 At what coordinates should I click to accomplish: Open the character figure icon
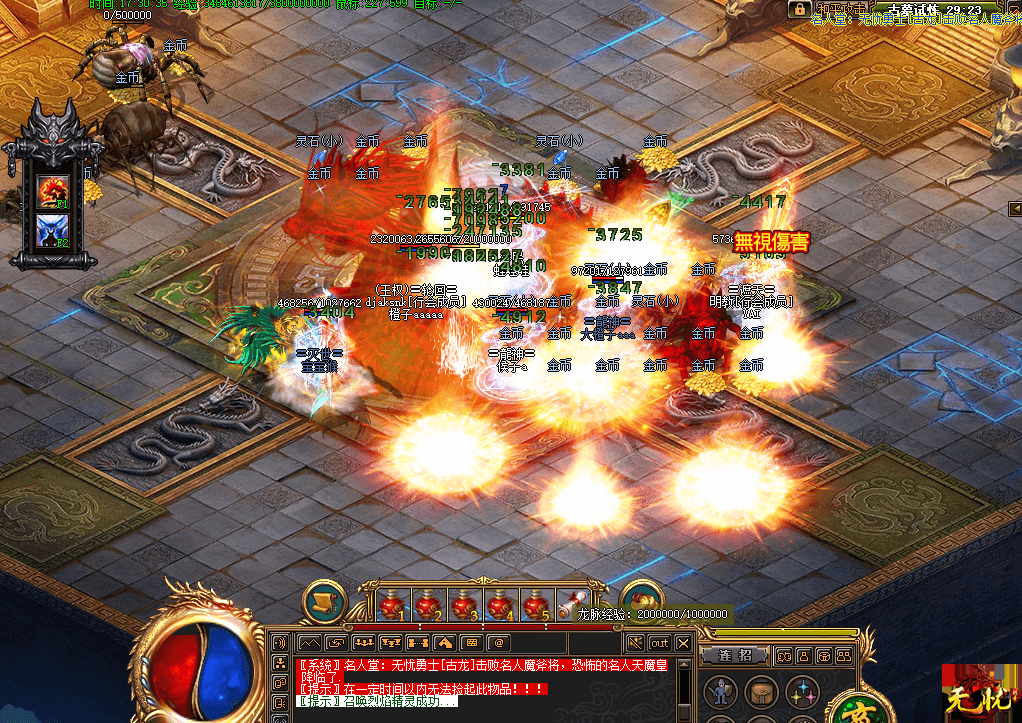click(x=718, y=692)
